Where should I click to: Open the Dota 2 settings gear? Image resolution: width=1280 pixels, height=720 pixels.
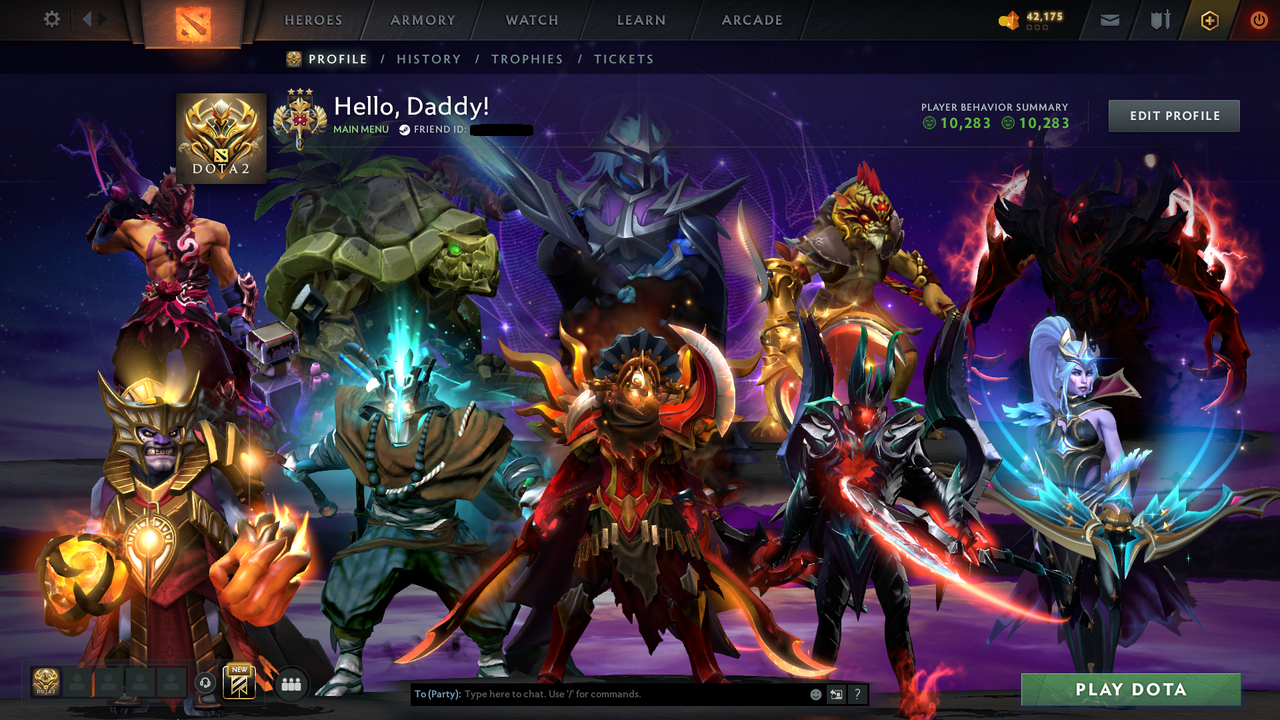click(x=51, y=18)
